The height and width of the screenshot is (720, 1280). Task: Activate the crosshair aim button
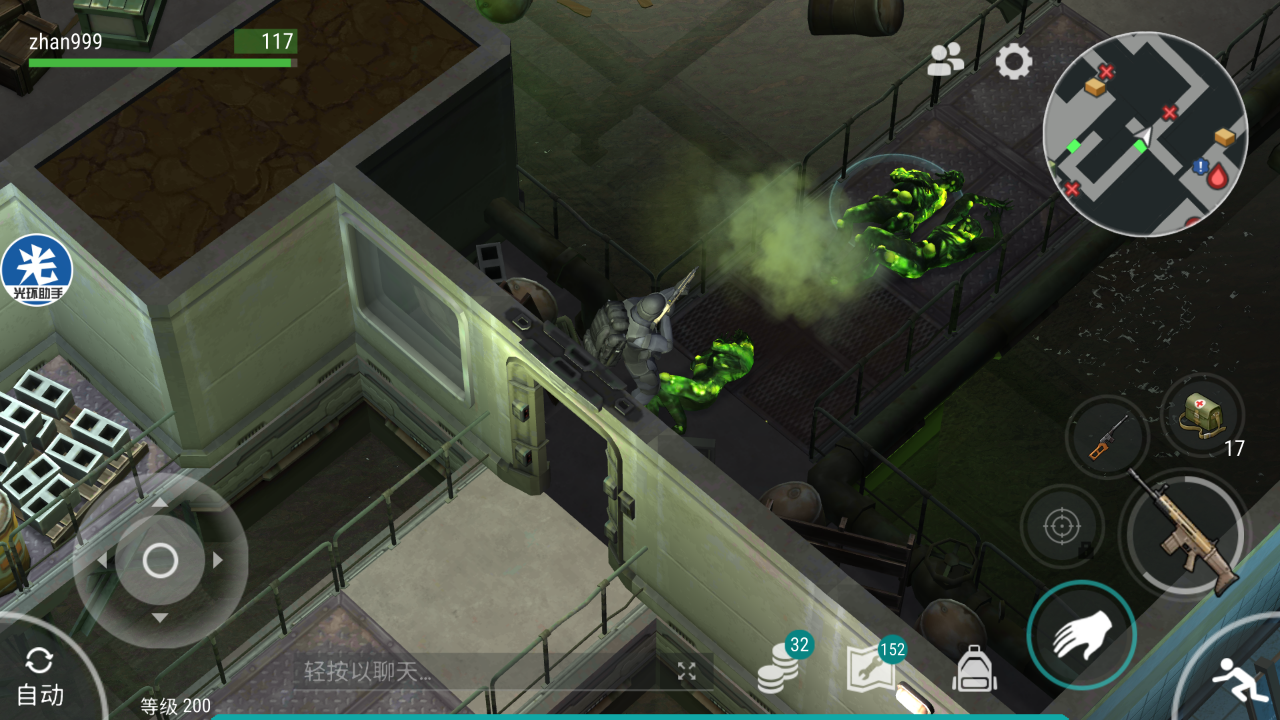(x=1062, y=527)
